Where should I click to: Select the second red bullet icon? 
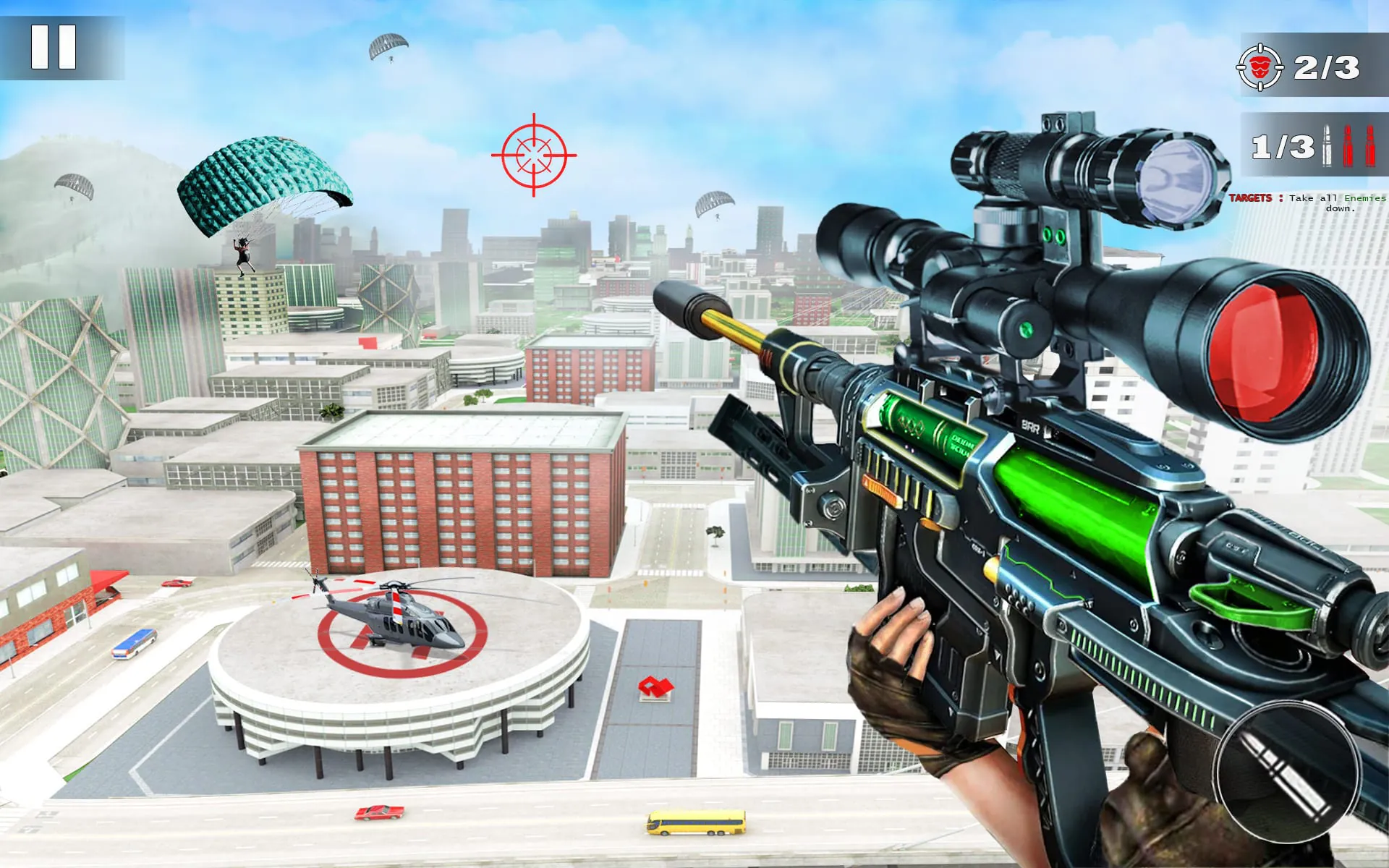click(1370, 146)
